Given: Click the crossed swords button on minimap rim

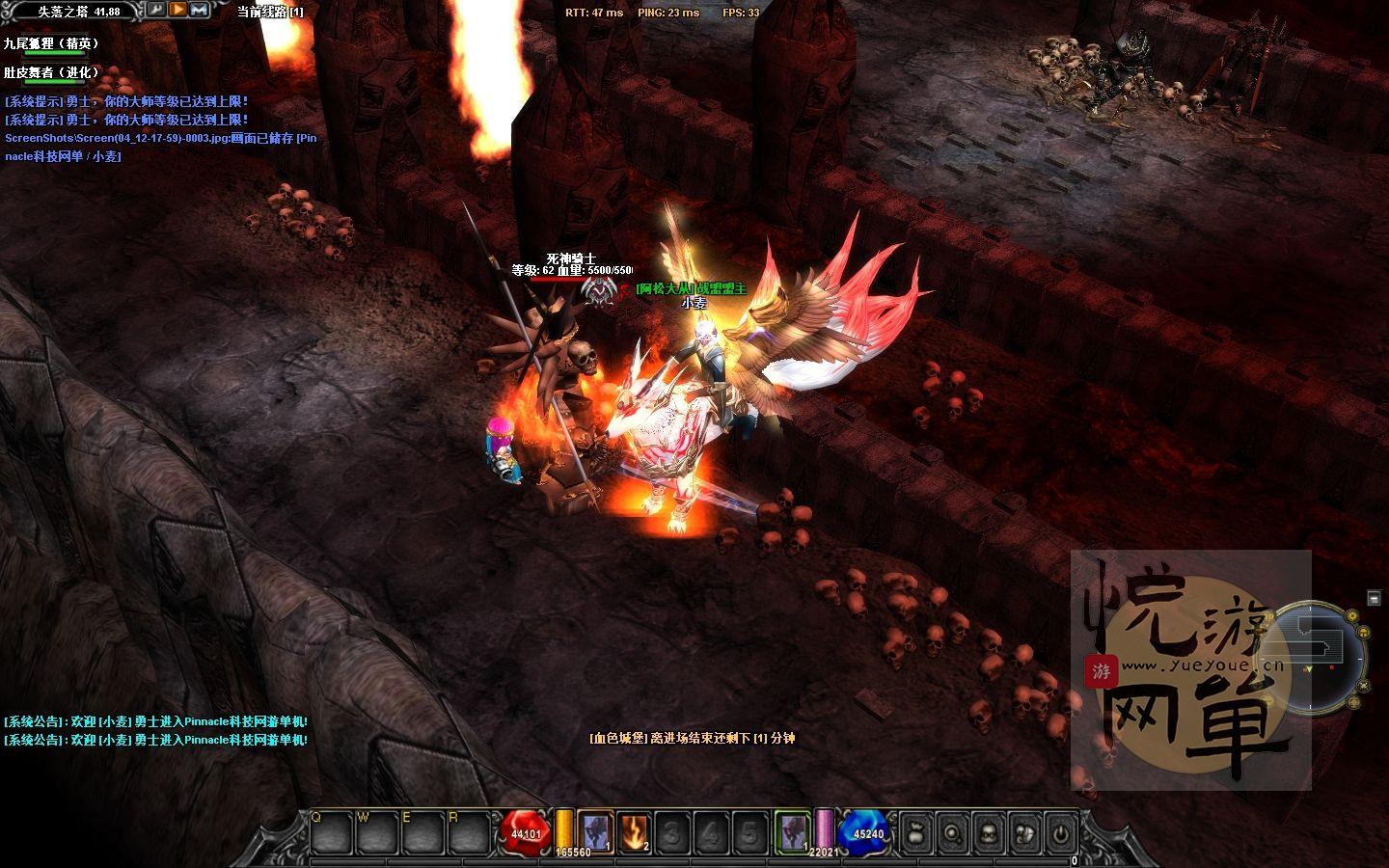Looking at the screenshot, I should coord(1364,685).
